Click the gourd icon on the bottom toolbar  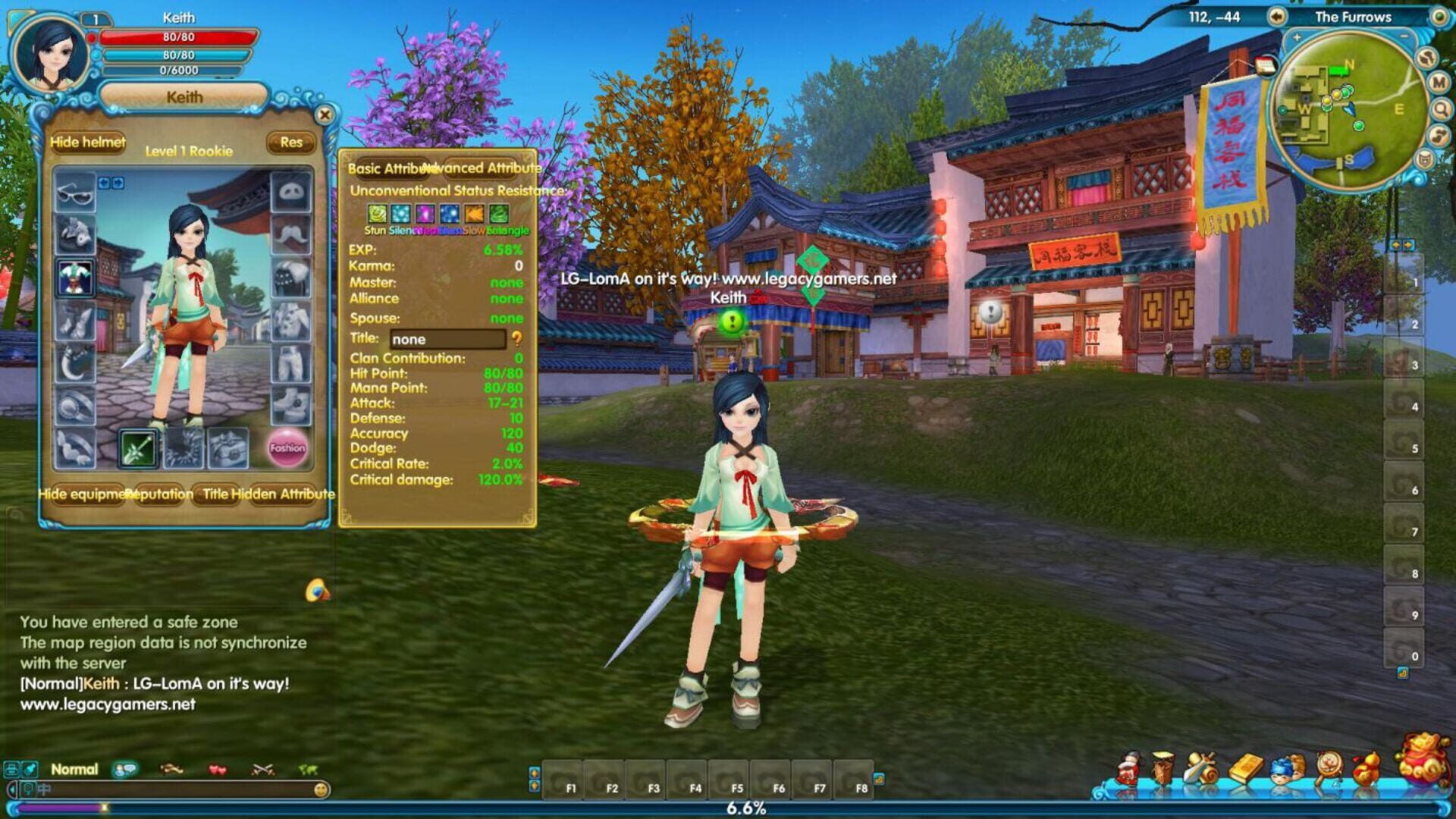pos(1367,768)
